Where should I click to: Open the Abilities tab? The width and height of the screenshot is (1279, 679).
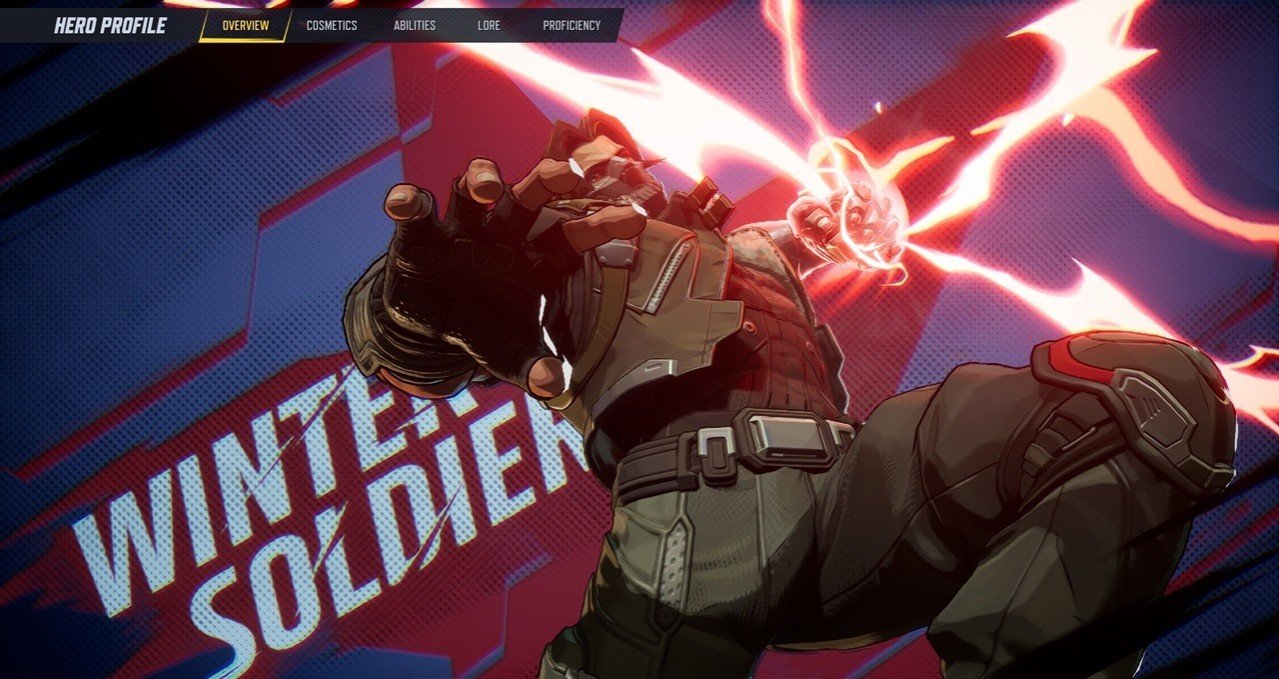click(x=414, y=26)
